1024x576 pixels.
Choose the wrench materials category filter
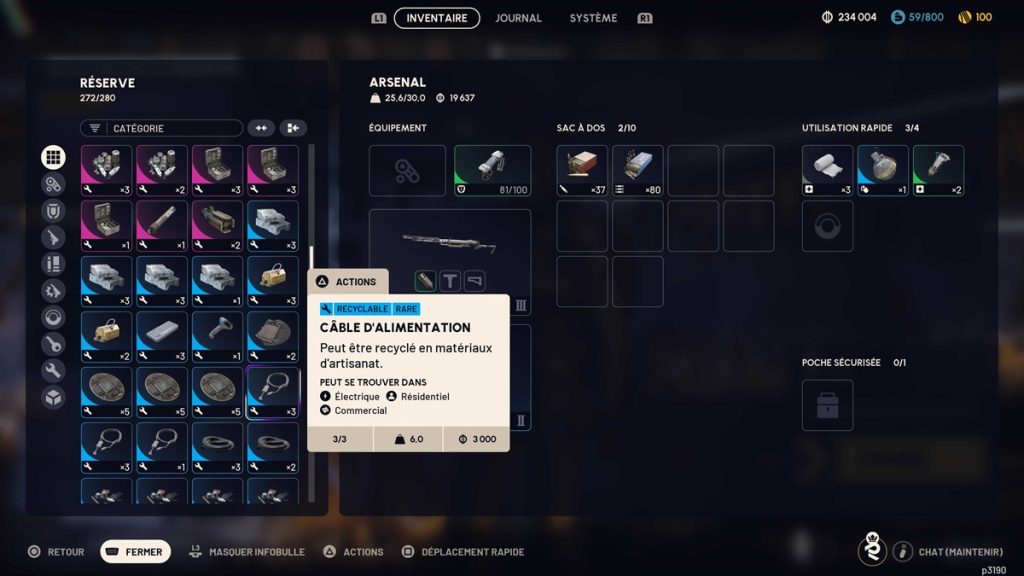pos(53,370)
